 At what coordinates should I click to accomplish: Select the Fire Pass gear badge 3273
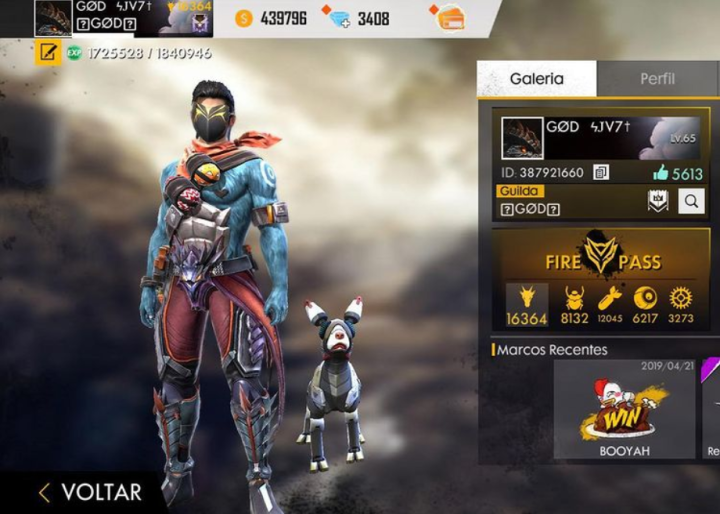click(x=681, y=305)
